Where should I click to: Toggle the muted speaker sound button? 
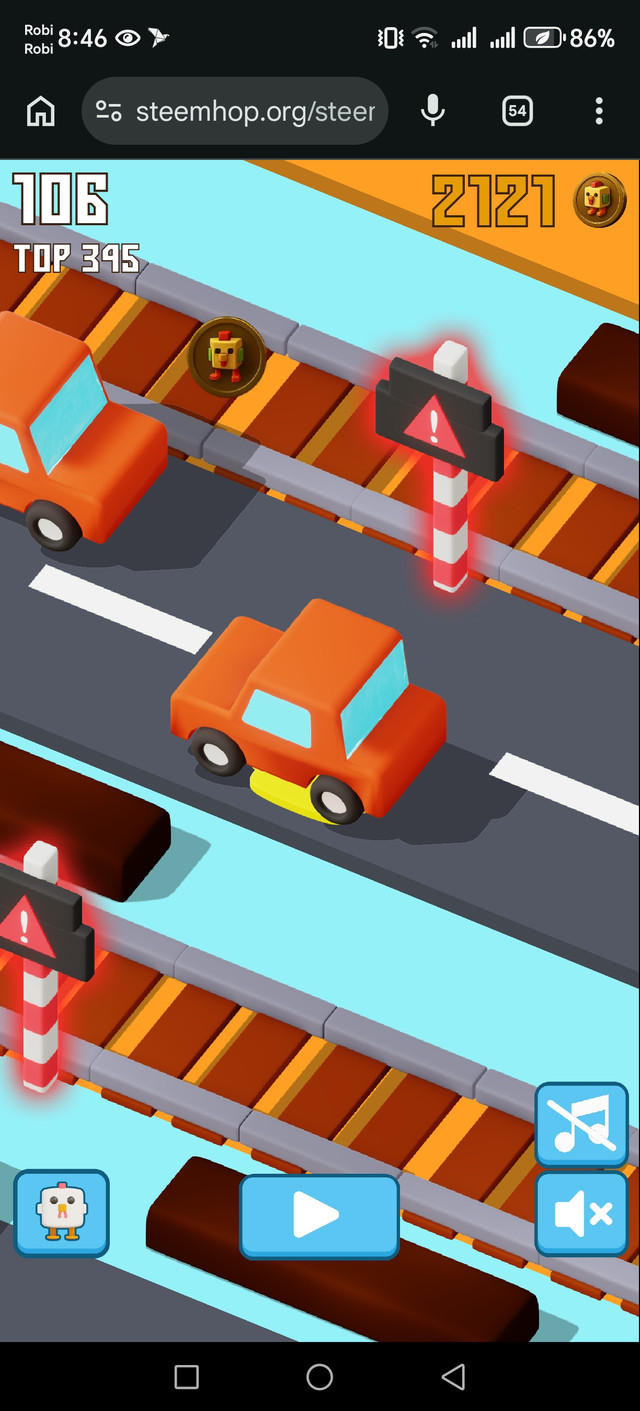coord(581,1213)
